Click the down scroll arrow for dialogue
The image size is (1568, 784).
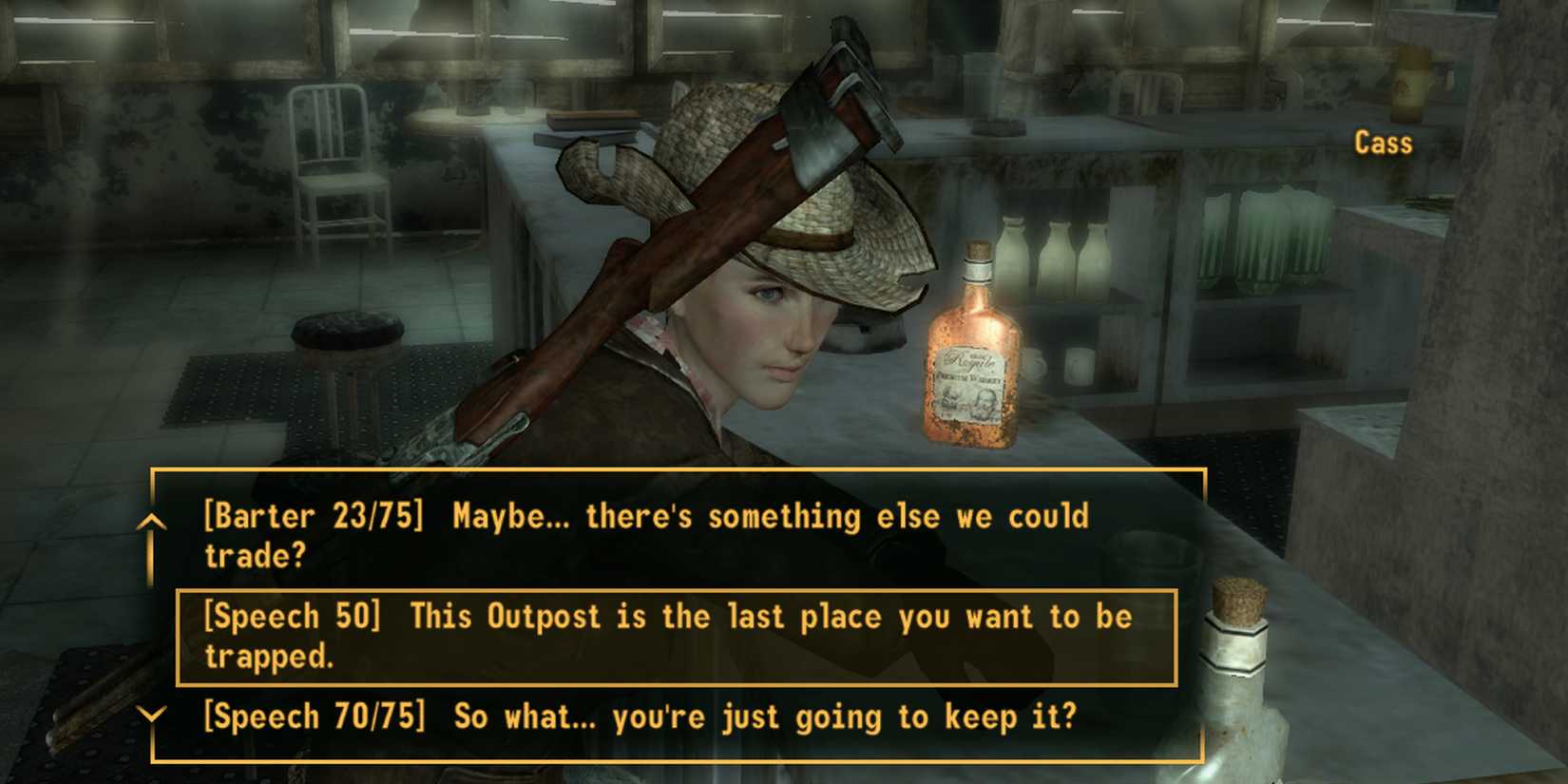click(150, 715)
